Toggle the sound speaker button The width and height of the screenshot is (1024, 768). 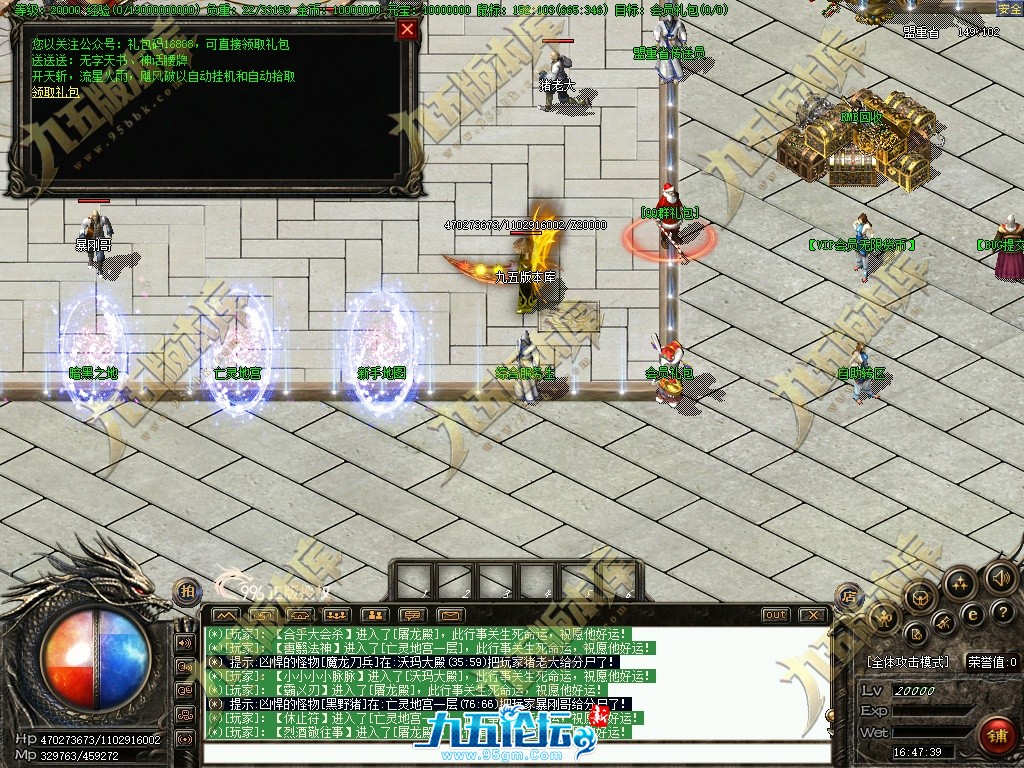999,577
